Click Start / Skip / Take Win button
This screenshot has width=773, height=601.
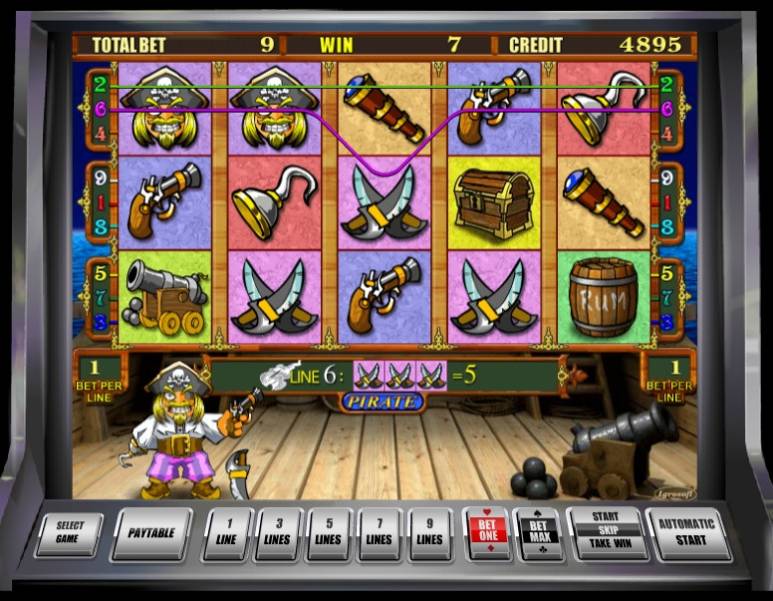(604, 532)
